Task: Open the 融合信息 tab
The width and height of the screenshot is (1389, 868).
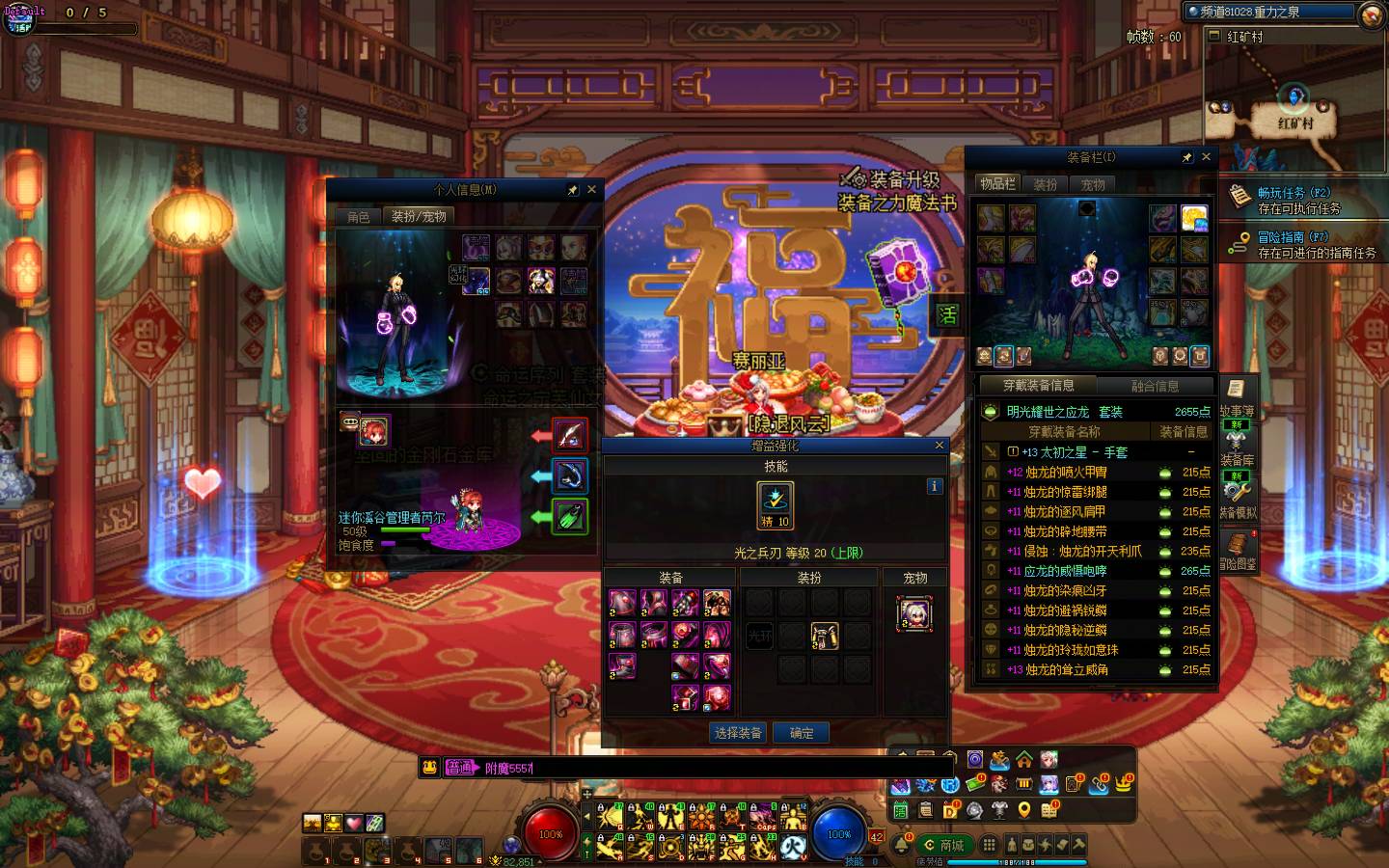Action: [x=1155, y=386]
